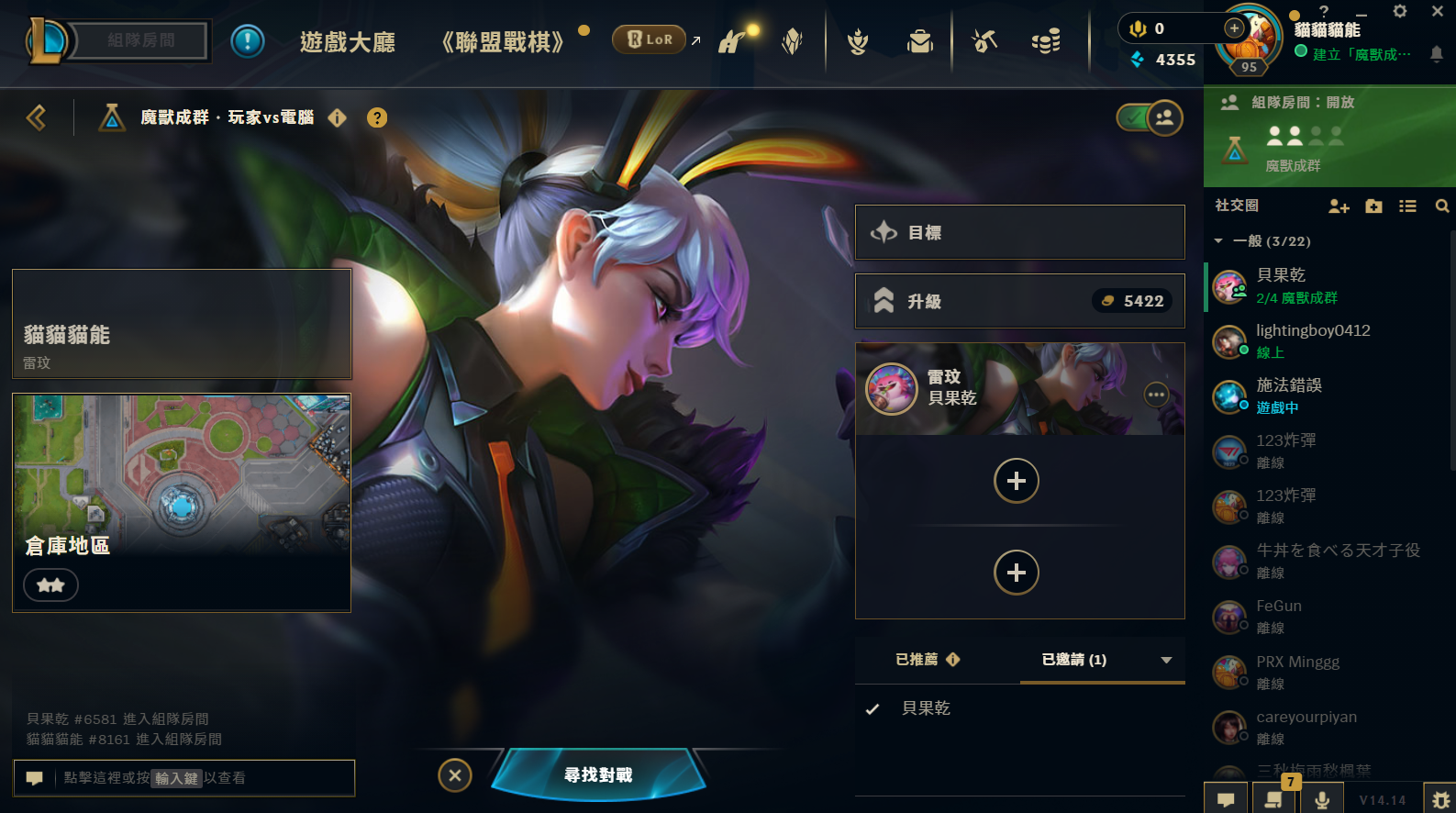This screenshot has height=813, width=1456.
Task: Go back with the double-arrow icon
Action: pyautogui.click(x=37, y=117)
